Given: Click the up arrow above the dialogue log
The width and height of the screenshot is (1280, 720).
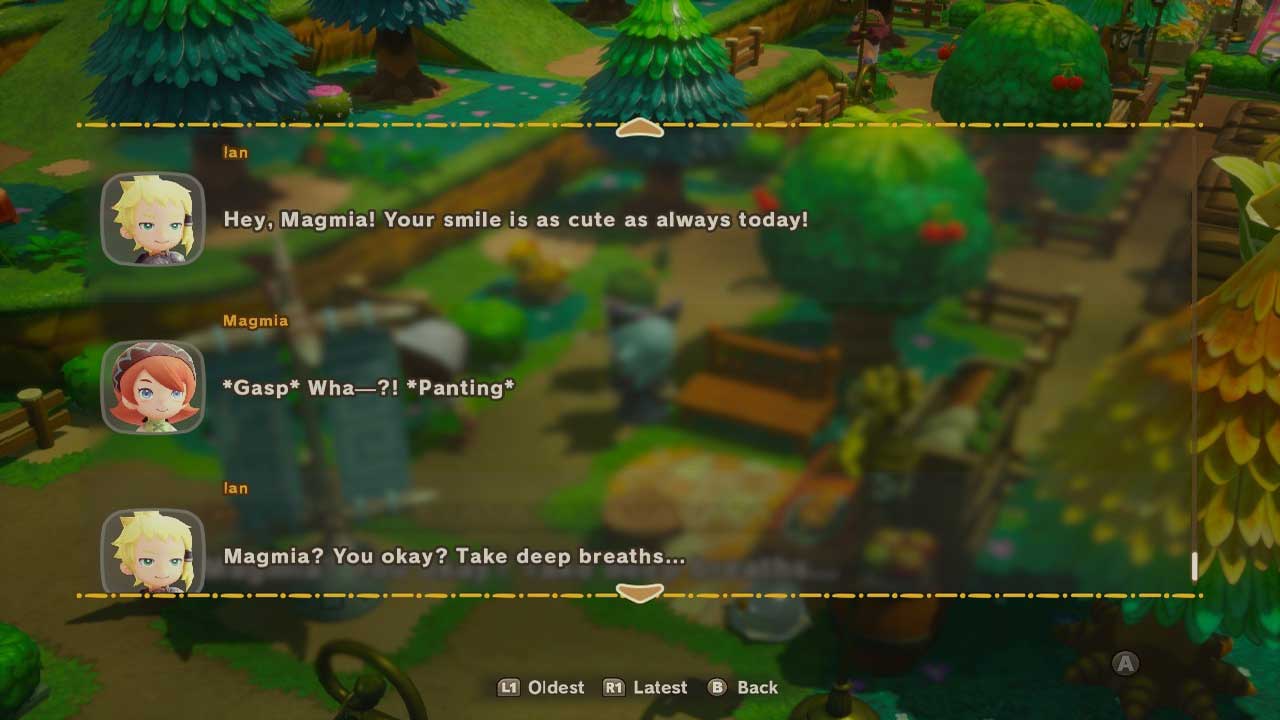Looking at the screenshot, I should (x=640, y=128).
